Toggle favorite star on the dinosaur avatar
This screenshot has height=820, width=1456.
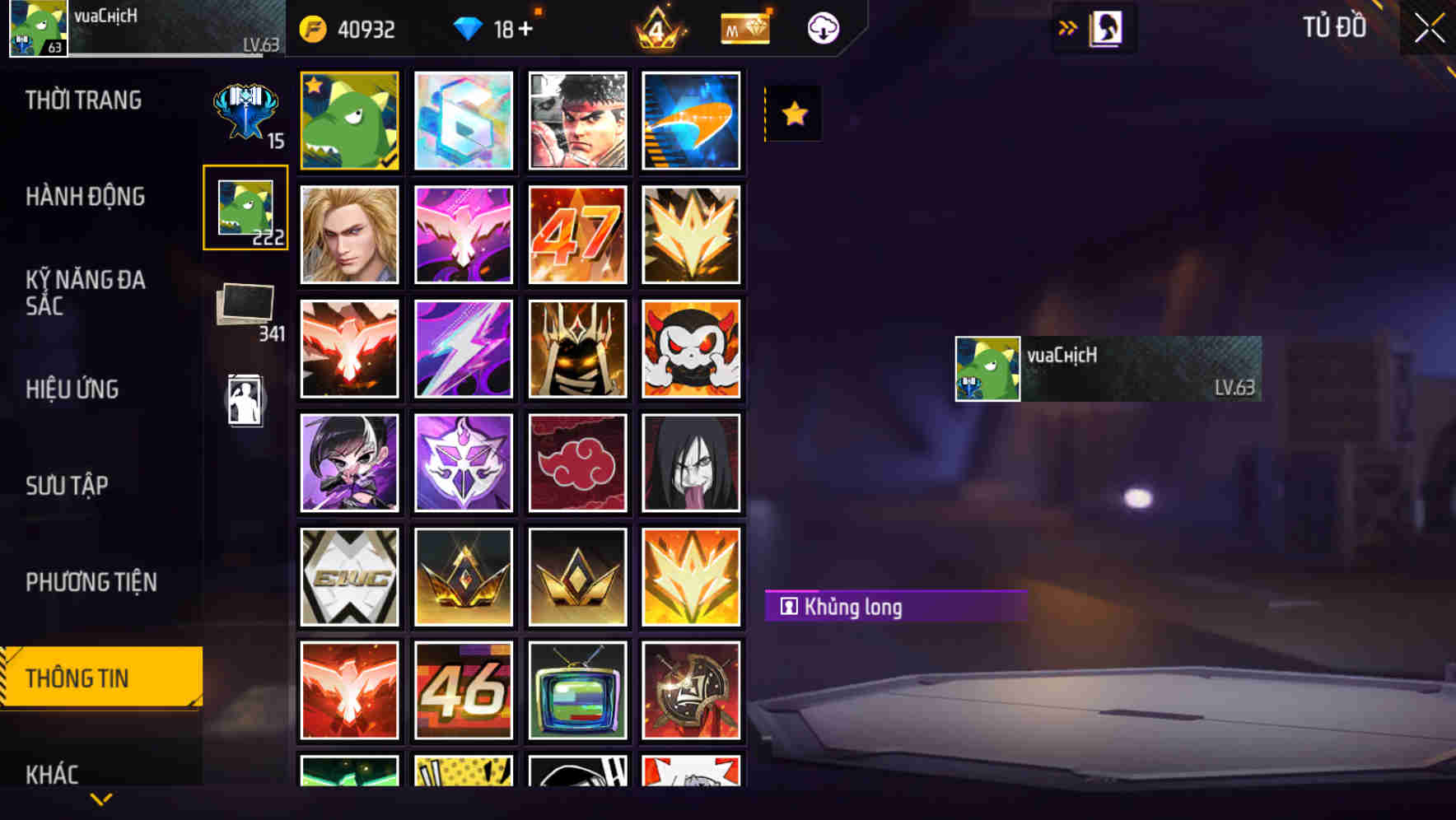coord(314,85)
